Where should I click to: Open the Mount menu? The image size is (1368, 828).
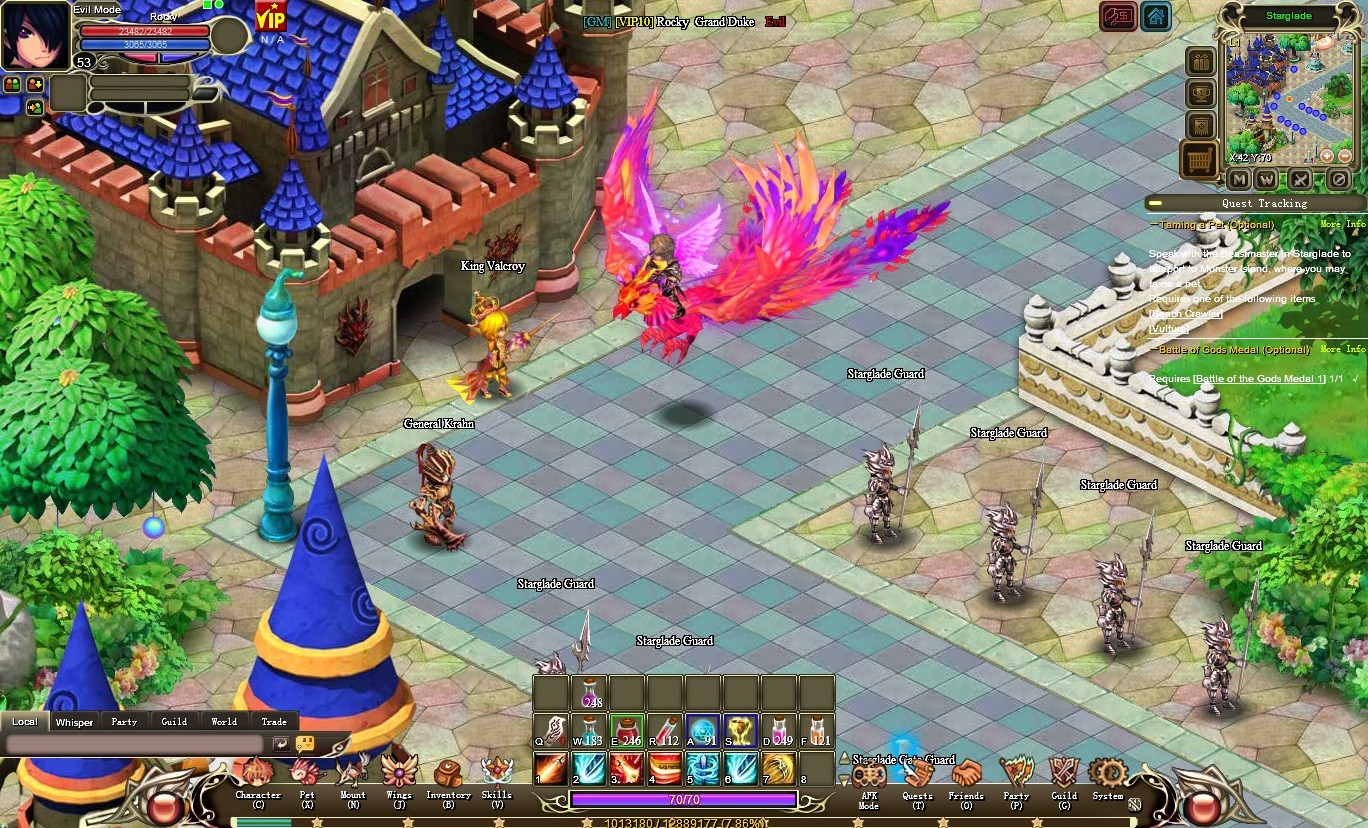[x=352, y=775]
